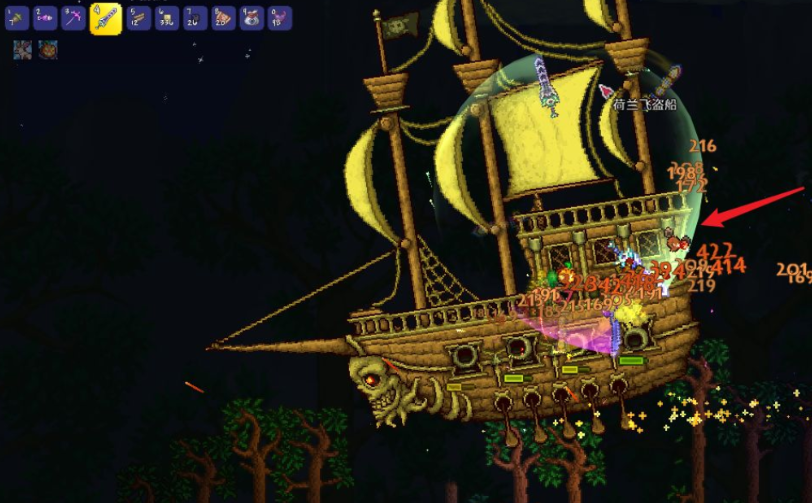
Task: Select the highlighted sword in hotbar slot 4
Action: (x=106, y=18)
